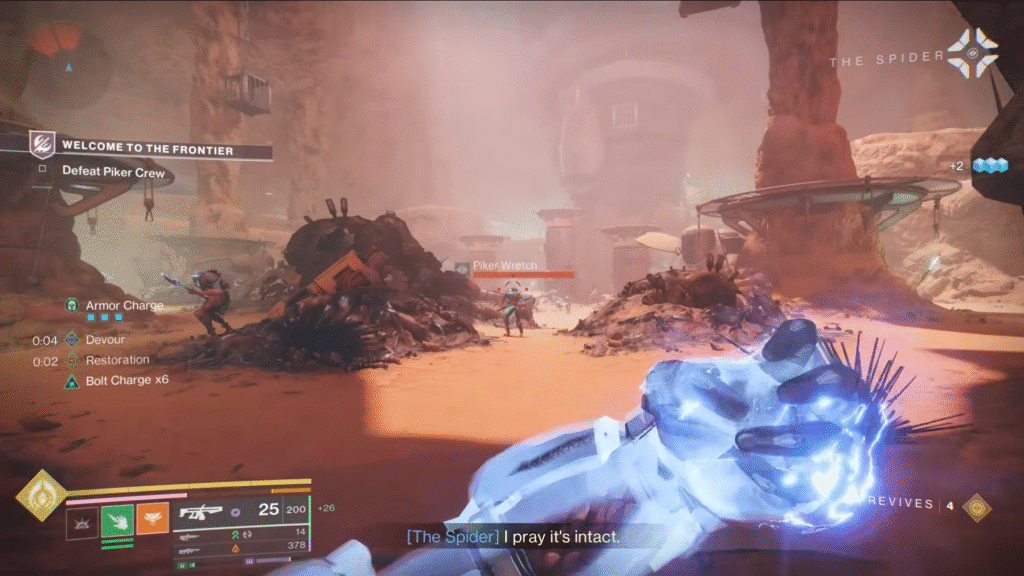Click the Welcome to the Frontier quest banner
The image size is (1024, 576).
pos(148,149)
